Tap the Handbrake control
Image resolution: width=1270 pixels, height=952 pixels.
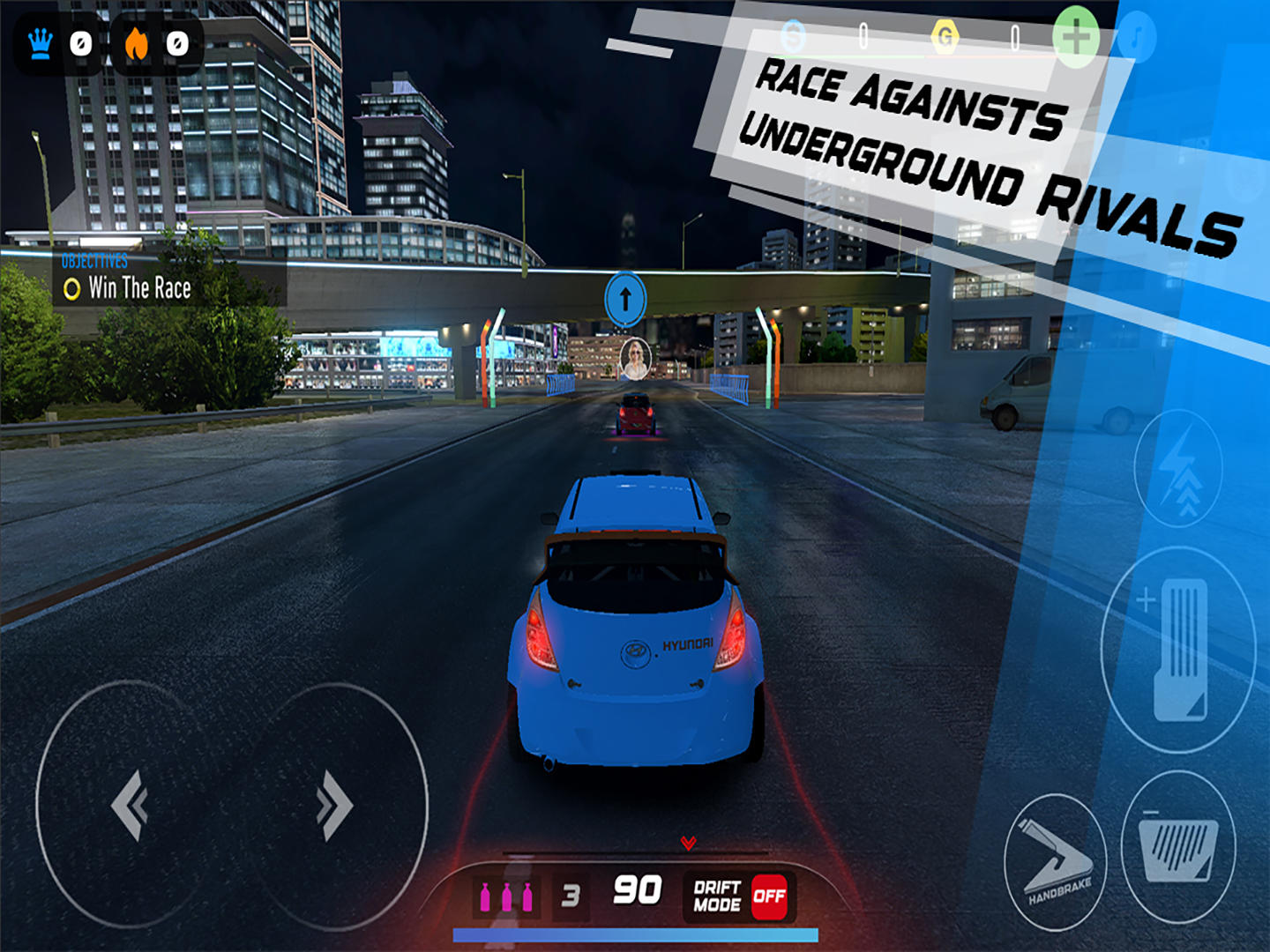pos(1058,859)
